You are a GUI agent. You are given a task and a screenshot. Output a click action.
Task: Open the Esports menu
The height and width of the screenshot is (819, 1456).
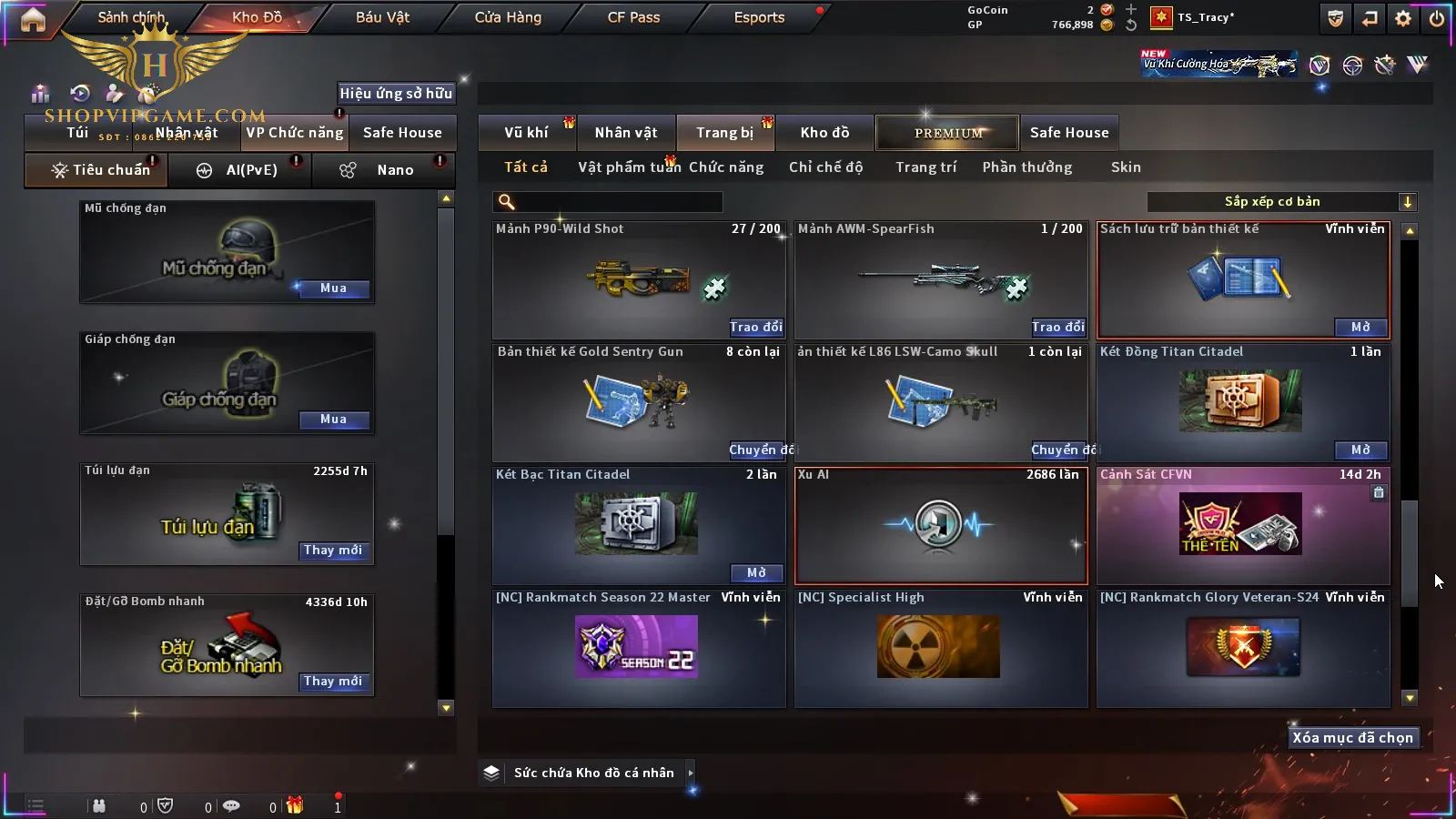coord(759,17)
